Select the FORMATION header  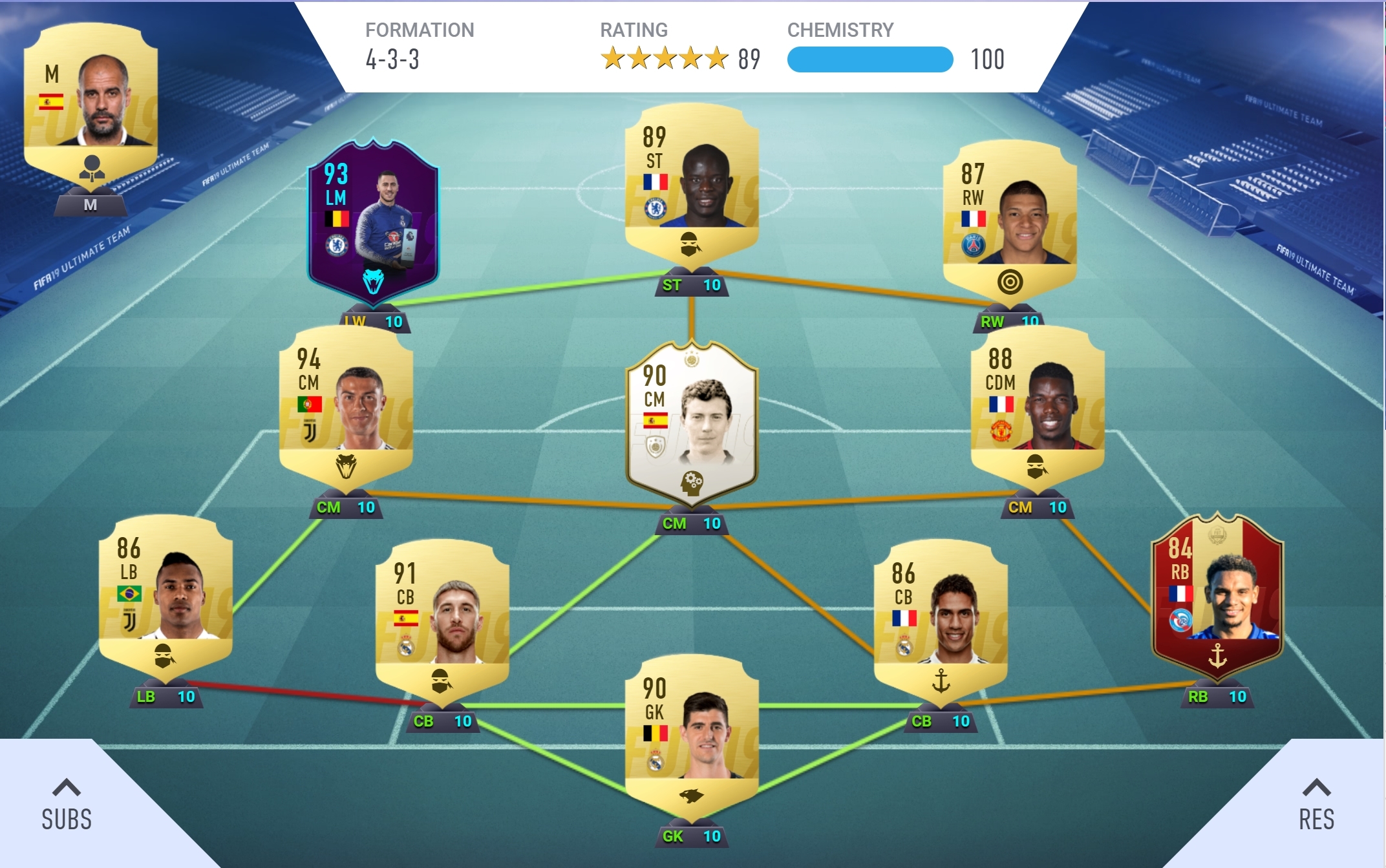[420, 28]
